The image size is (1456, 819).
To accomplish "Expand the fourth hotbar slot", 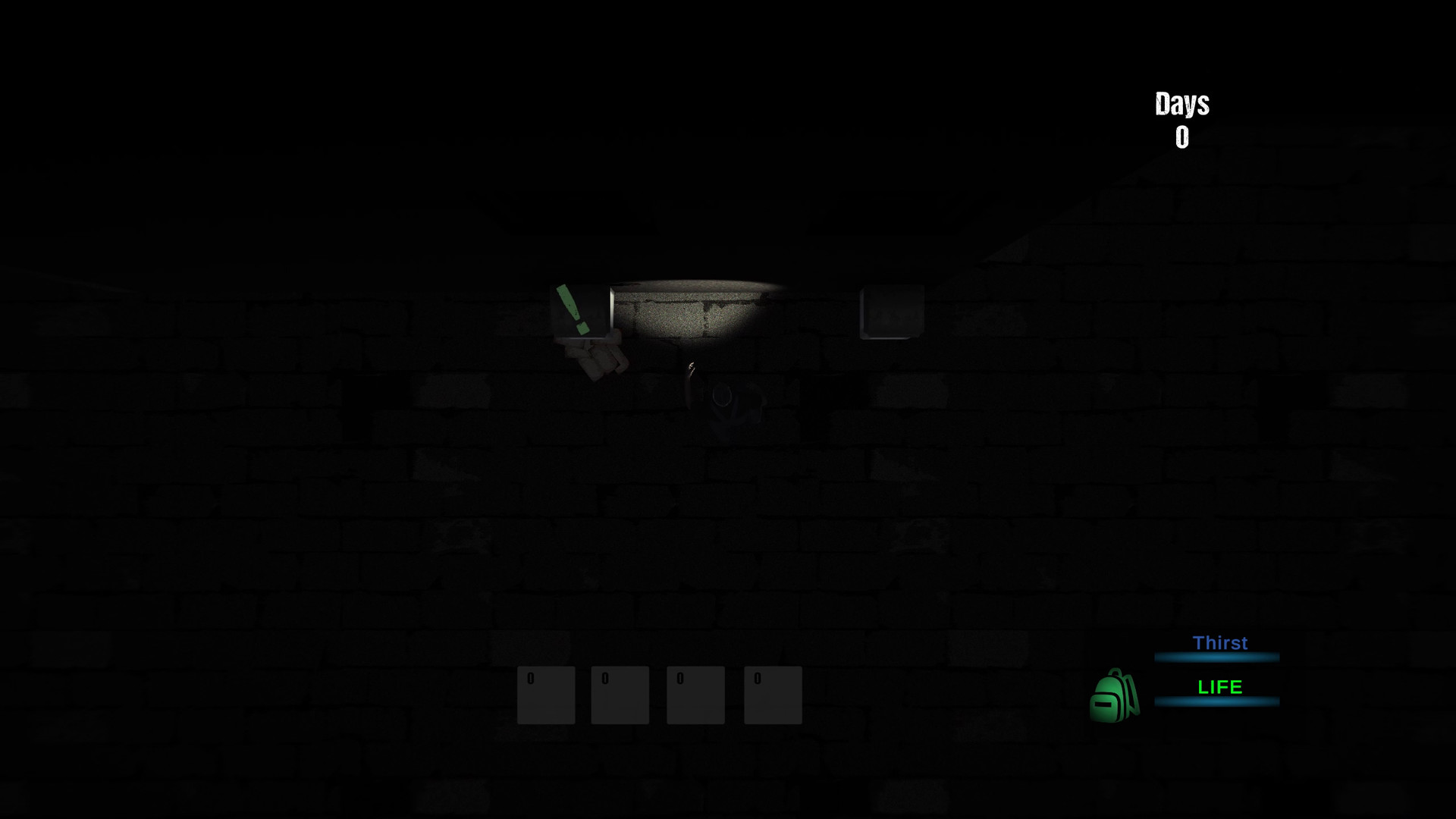I will coord(773,695).
